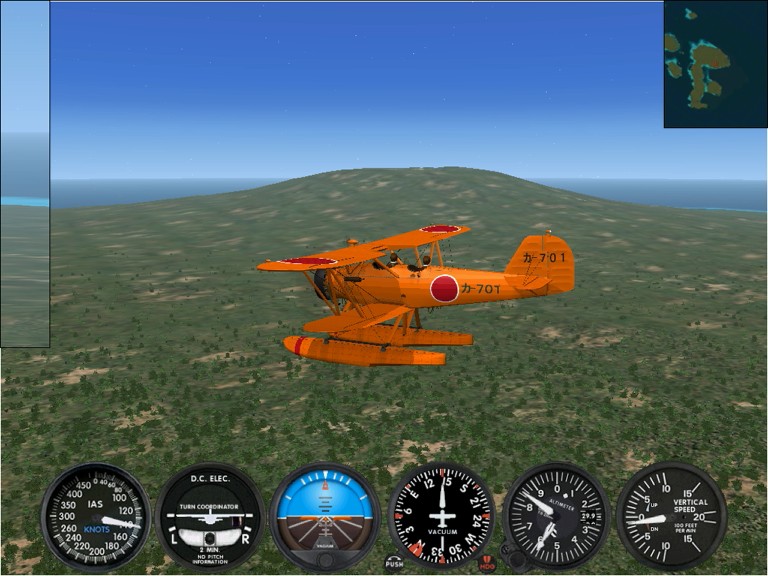This screenshot has height=576, width=768.
Task: Click the airspeed indicator gauge
Action: click(95, 516)
